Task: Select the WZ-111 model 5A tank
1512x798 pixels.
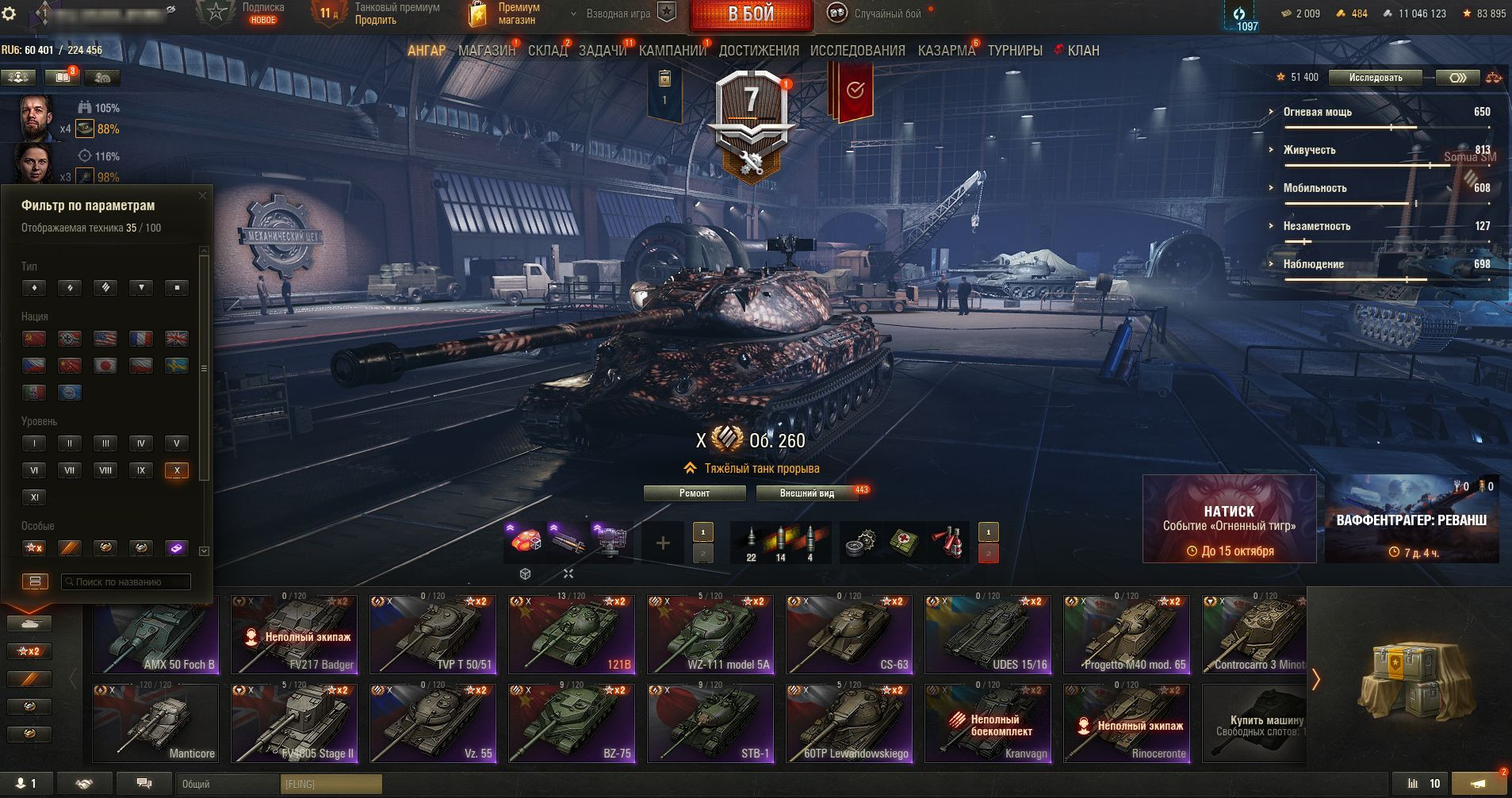Action: 710,635
